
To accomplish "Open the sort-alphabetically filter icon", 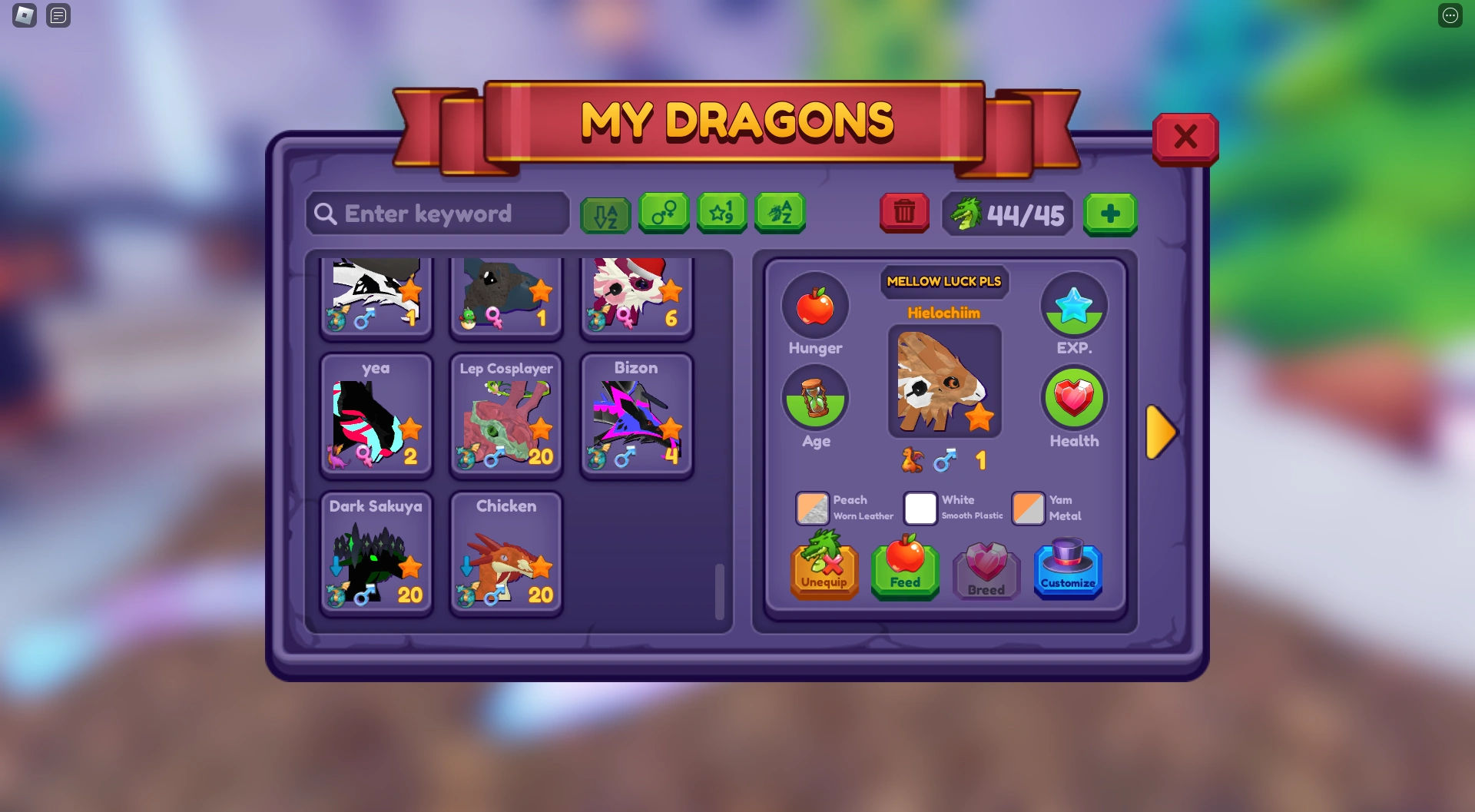I will click(x=605, y=214).
